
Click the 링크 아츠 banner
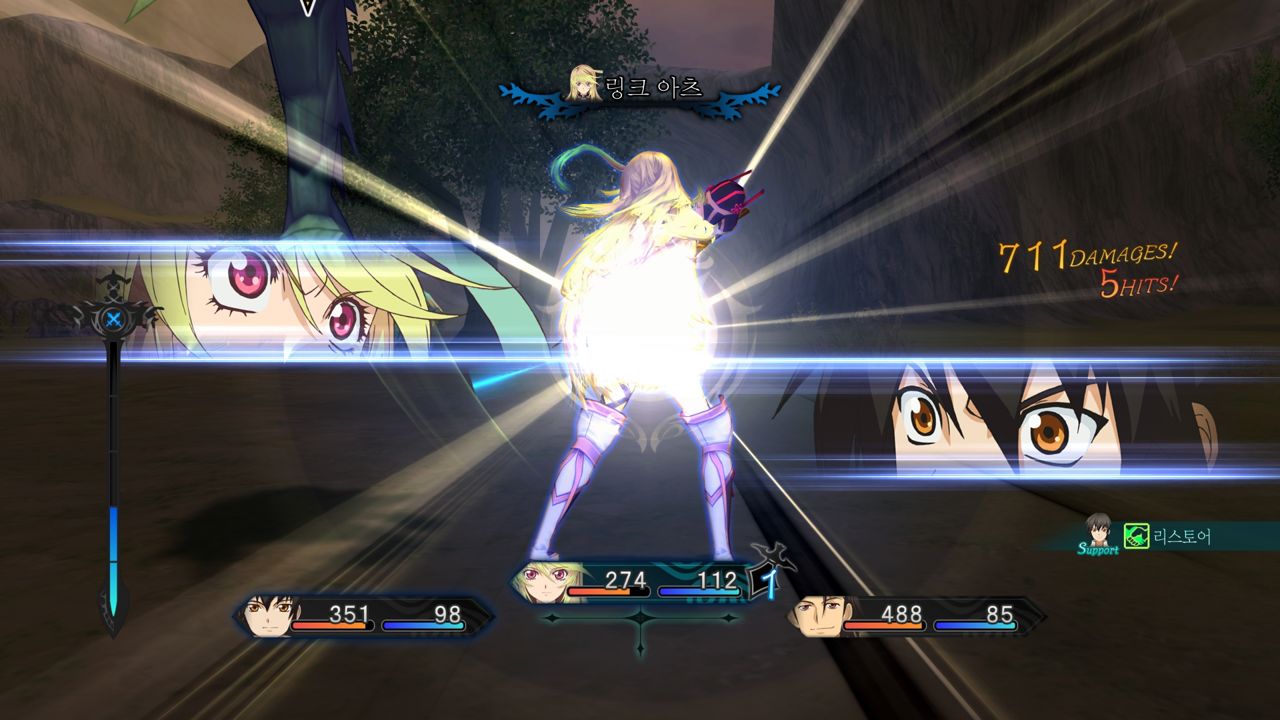coord(640,90)
